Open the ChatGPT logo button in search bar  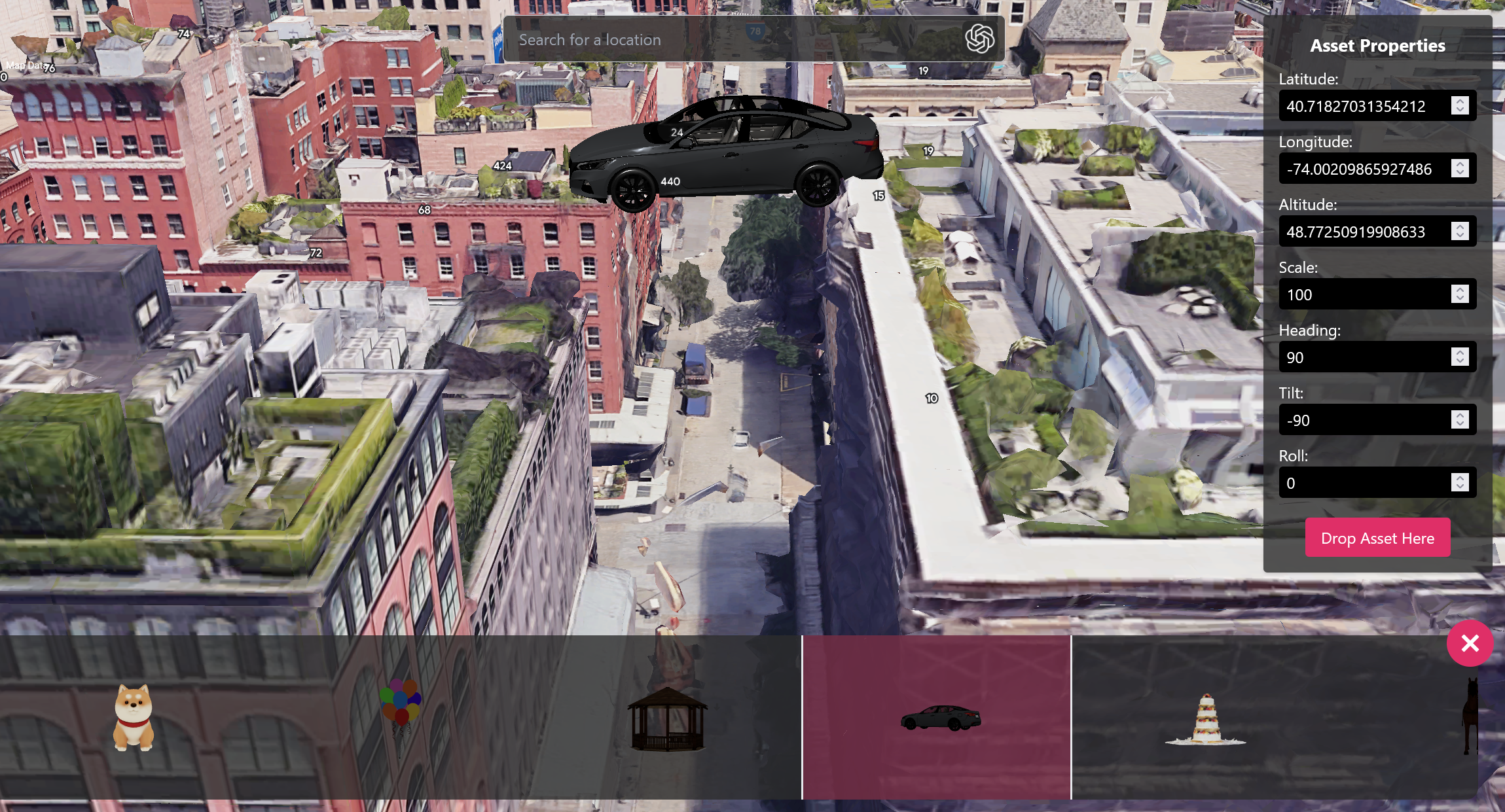tap(979, 39)
